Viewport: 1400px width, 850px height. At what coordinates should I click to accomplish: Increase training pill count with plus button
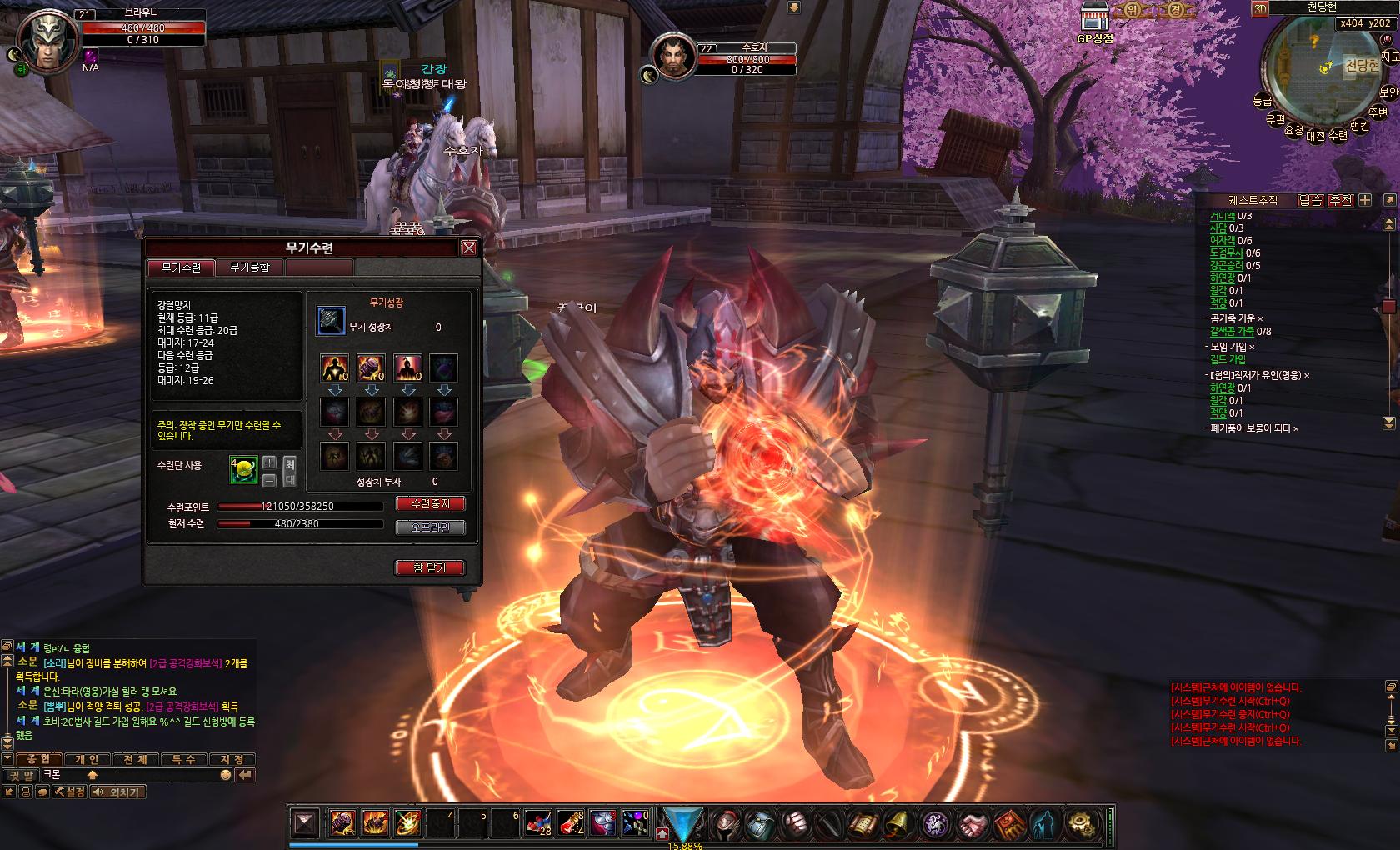pos(269,462)
